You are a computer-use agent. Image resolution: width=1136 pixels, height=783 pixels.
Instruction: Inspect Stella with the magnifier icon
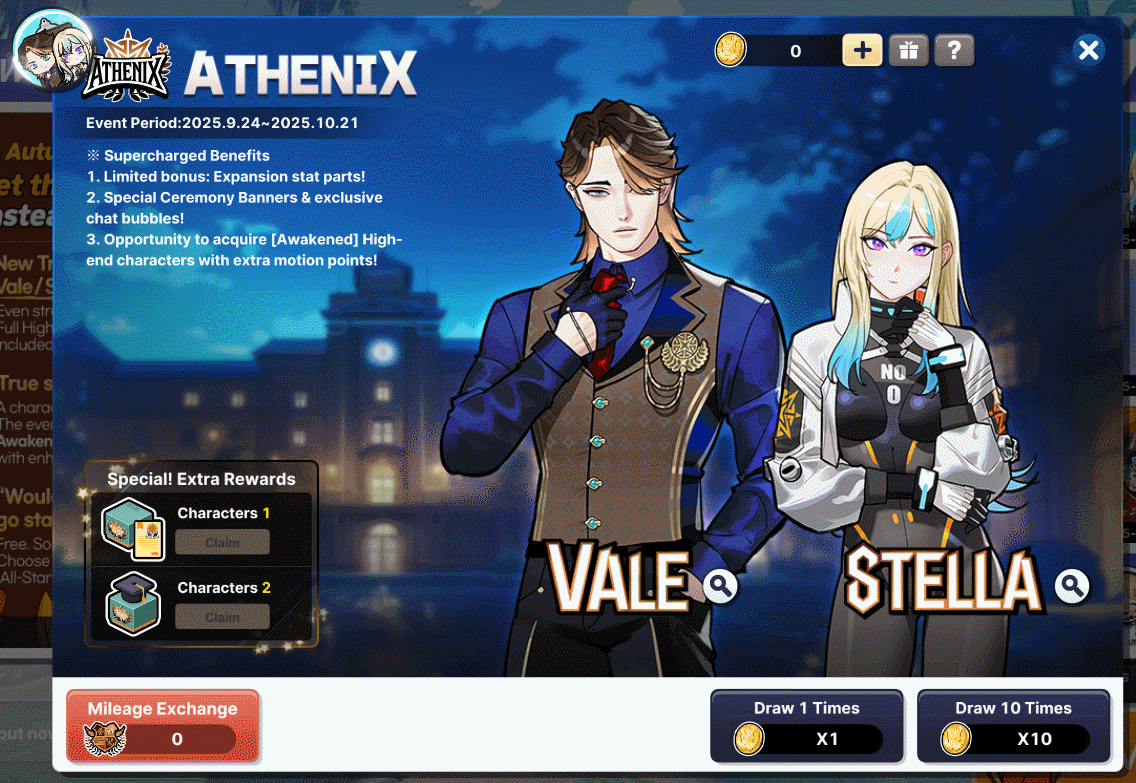coord(1072,586)
